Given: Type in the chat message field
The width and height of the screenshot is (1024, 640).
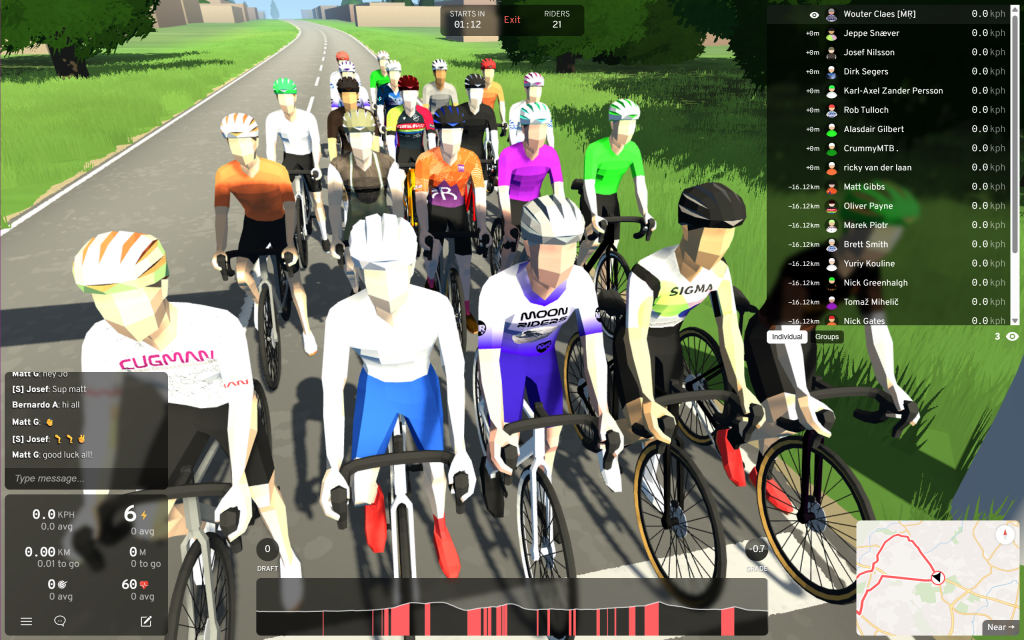Looking at the screenshot, I should pos(86,479).
